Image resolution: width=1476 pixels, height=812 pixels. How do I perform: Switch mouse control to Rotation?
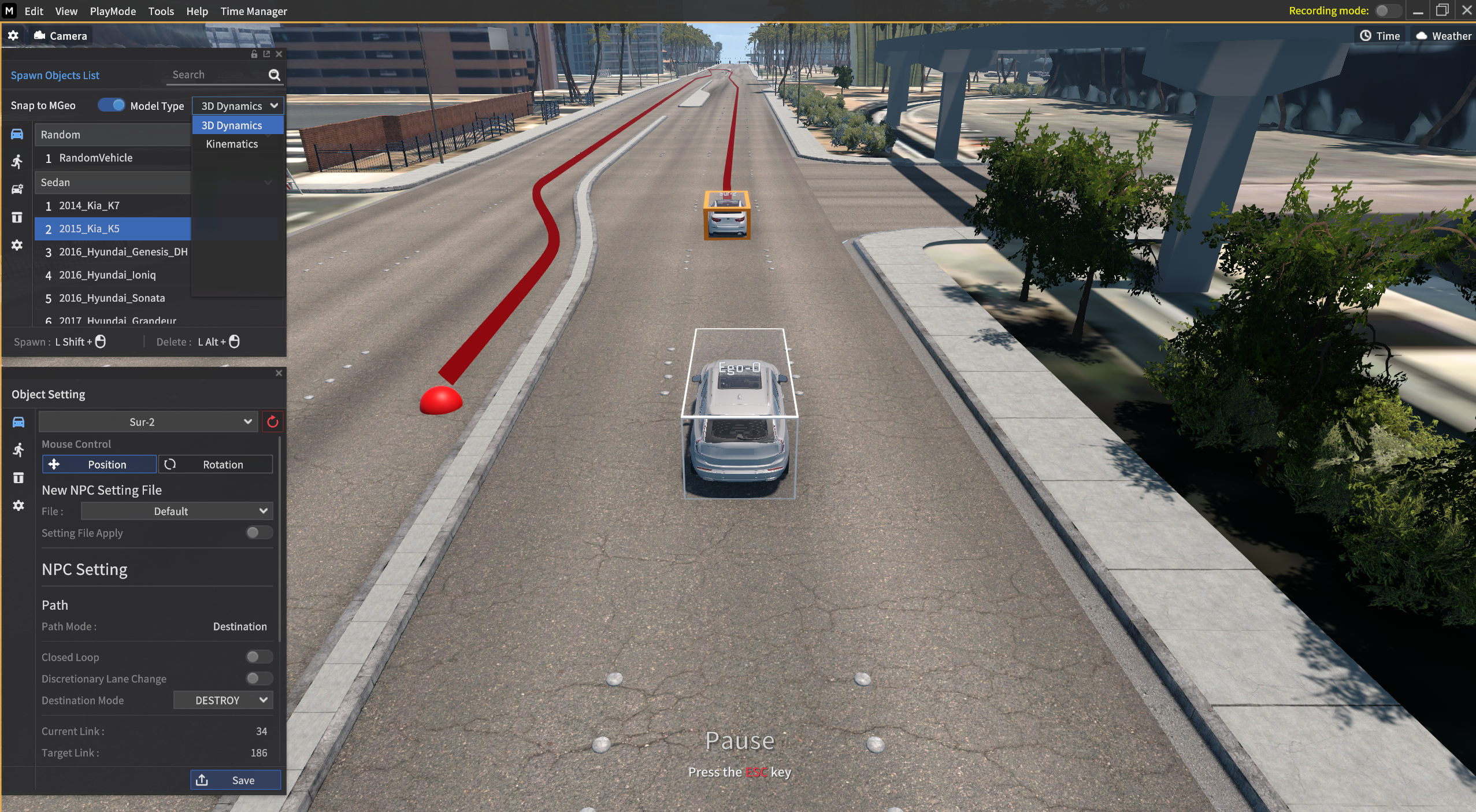215,465
